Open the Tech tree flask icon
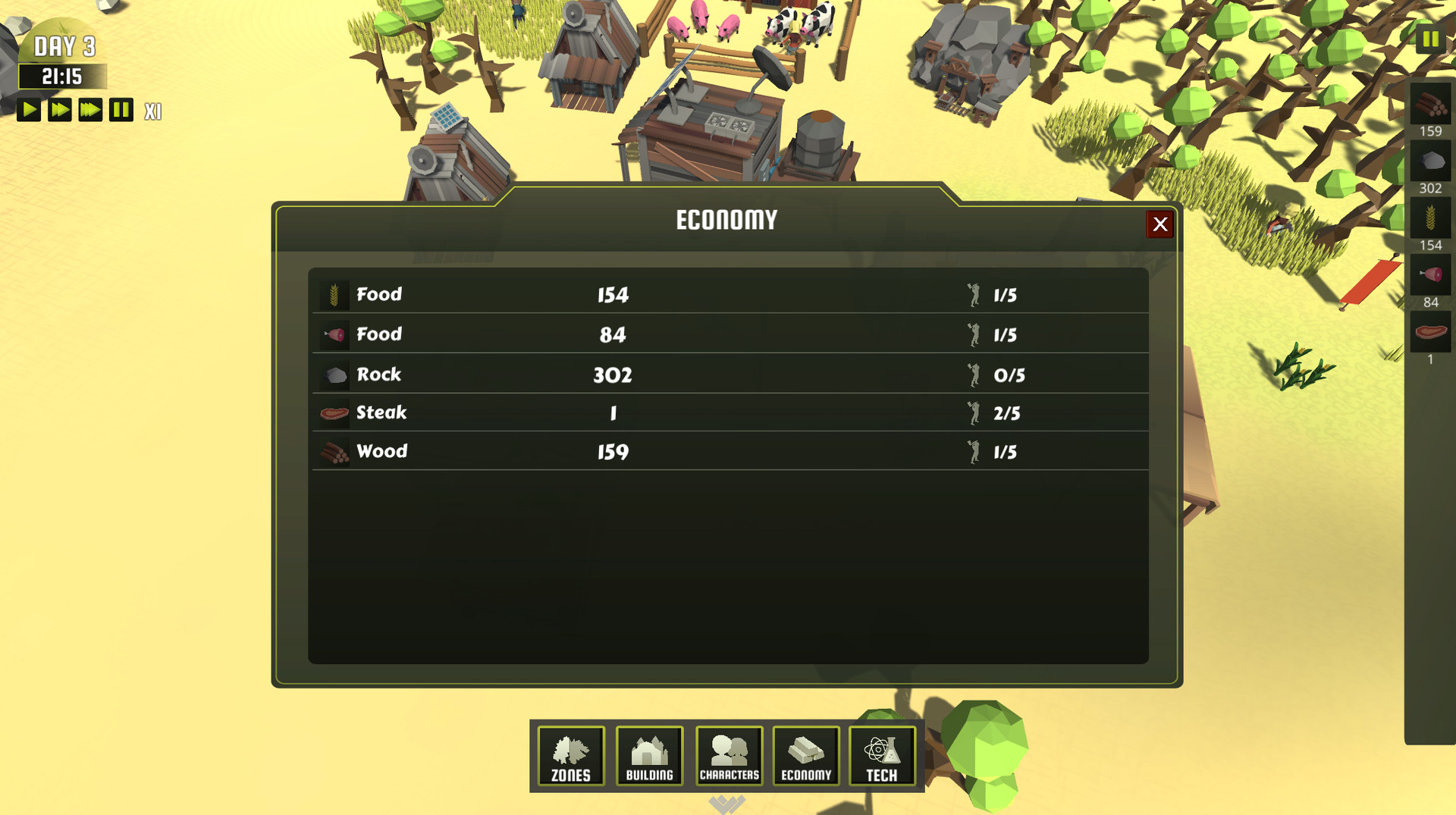 click(x=883, y=755)
